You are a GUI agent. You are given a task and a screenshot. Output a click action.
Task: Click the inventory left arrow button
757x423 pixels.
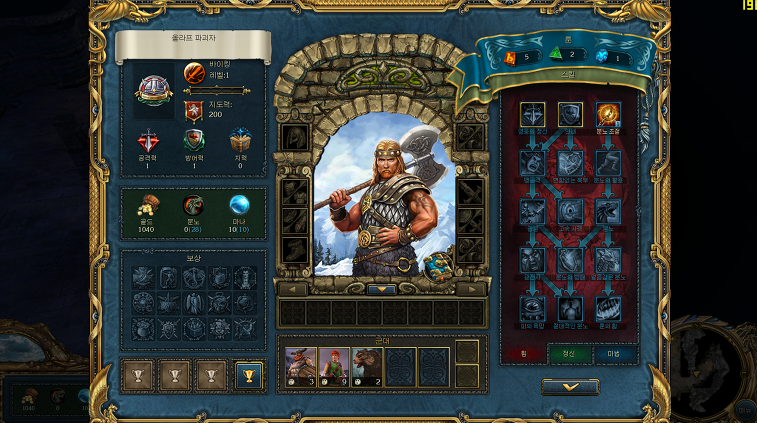tap(293, 289)
